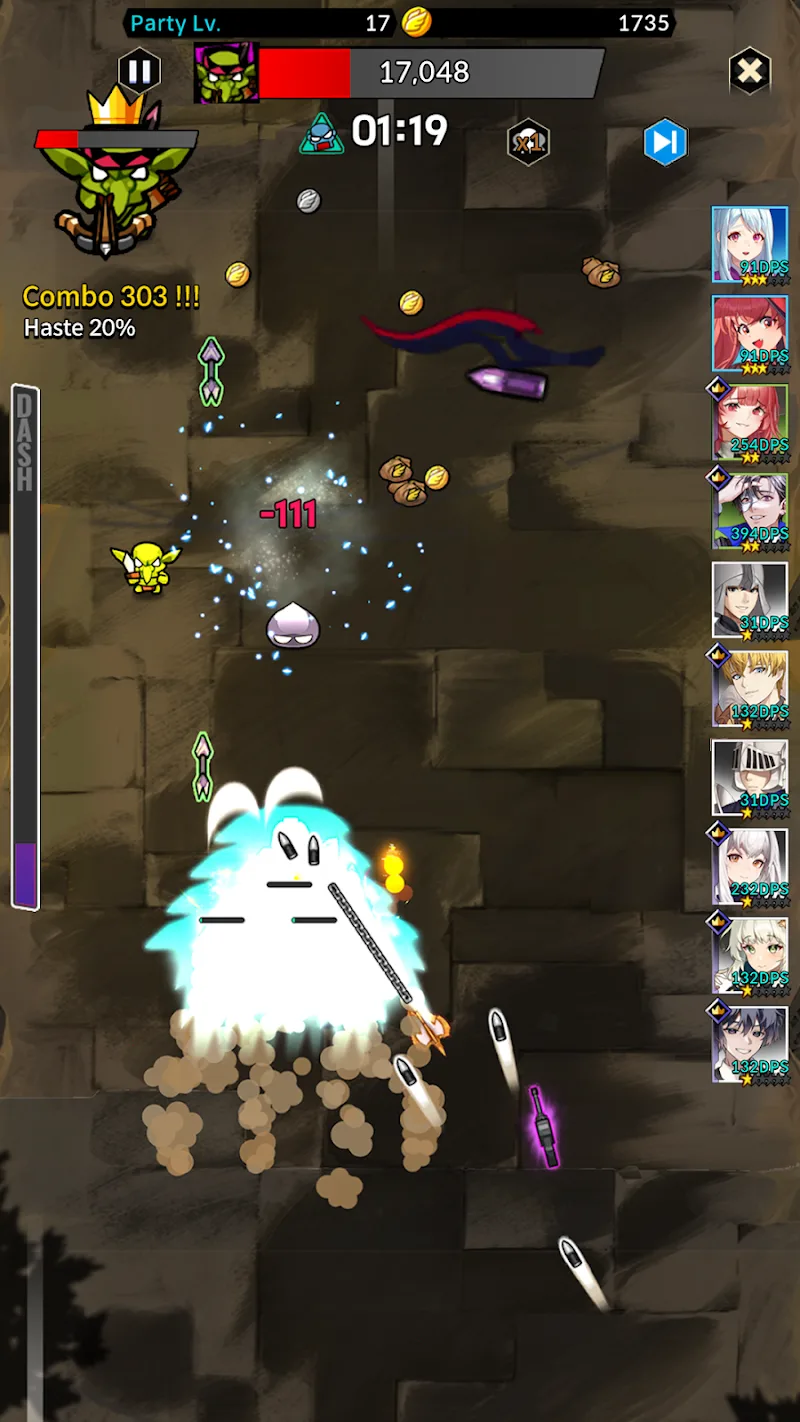Toggle the x1 game speed button
Screen dimensions: 800x1422
point(528,142)
